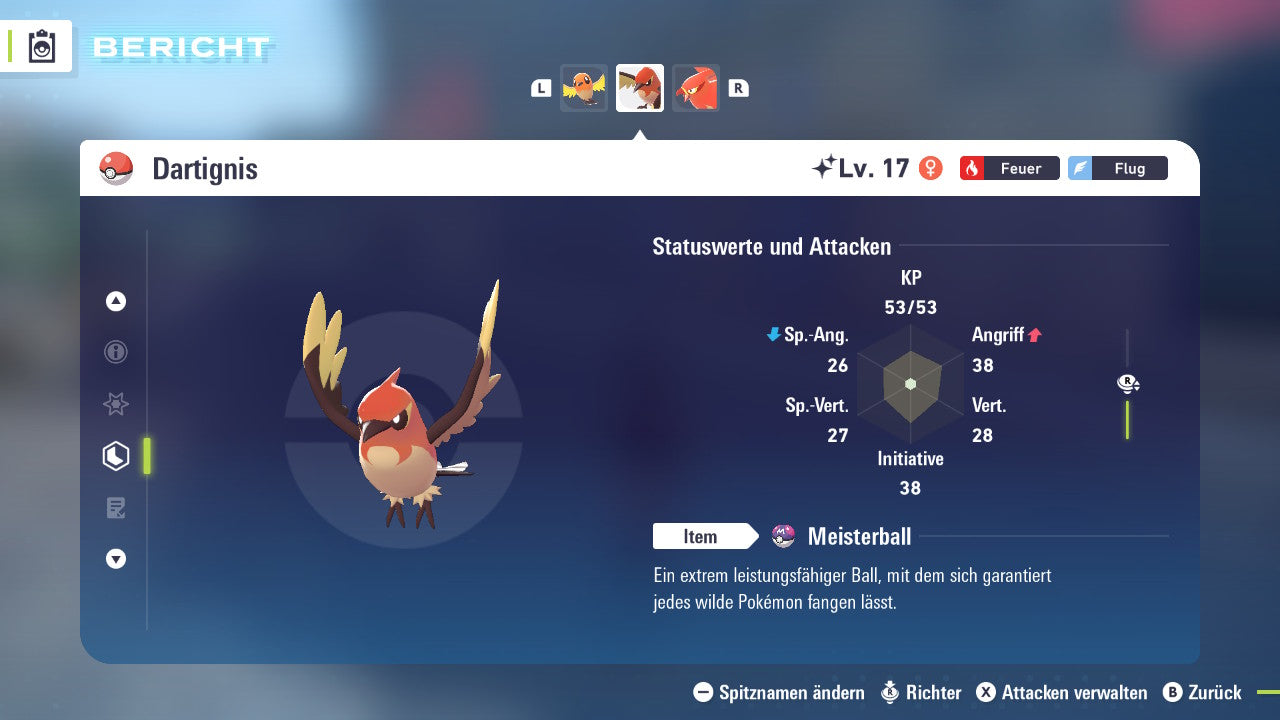
Task: Select the Meisterball item icon
Action: (x=782, y=536)
